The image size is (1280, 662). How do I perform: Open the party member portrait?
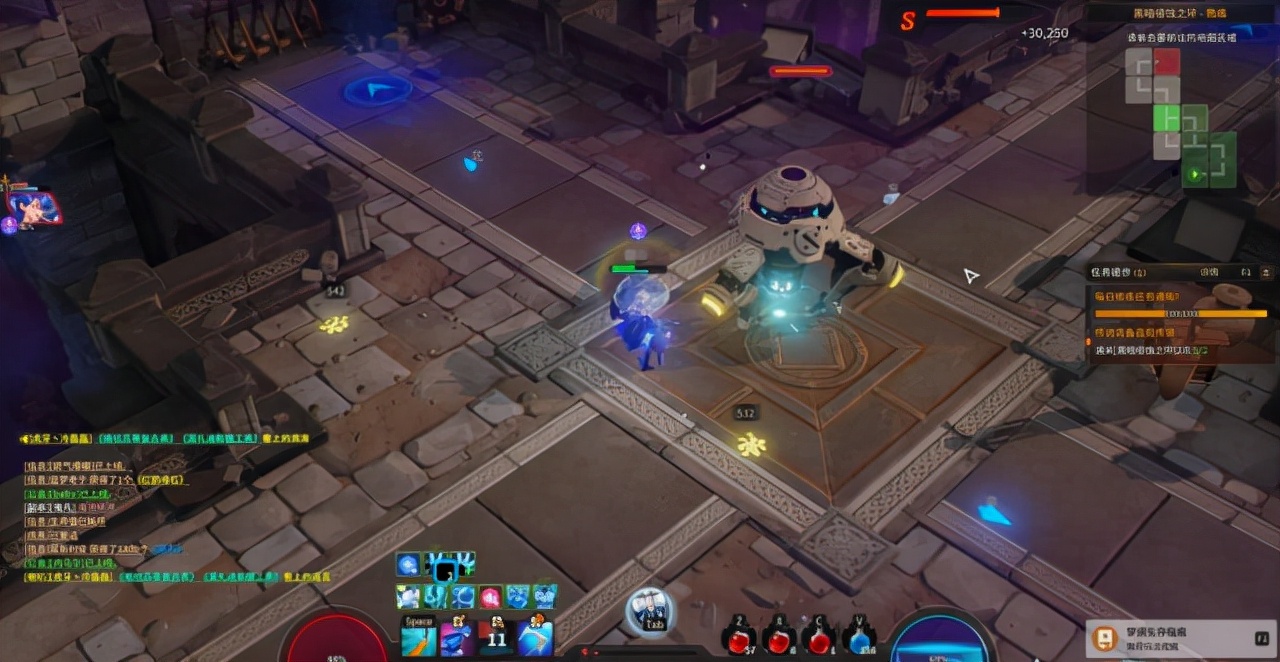[x=34, y=207]
